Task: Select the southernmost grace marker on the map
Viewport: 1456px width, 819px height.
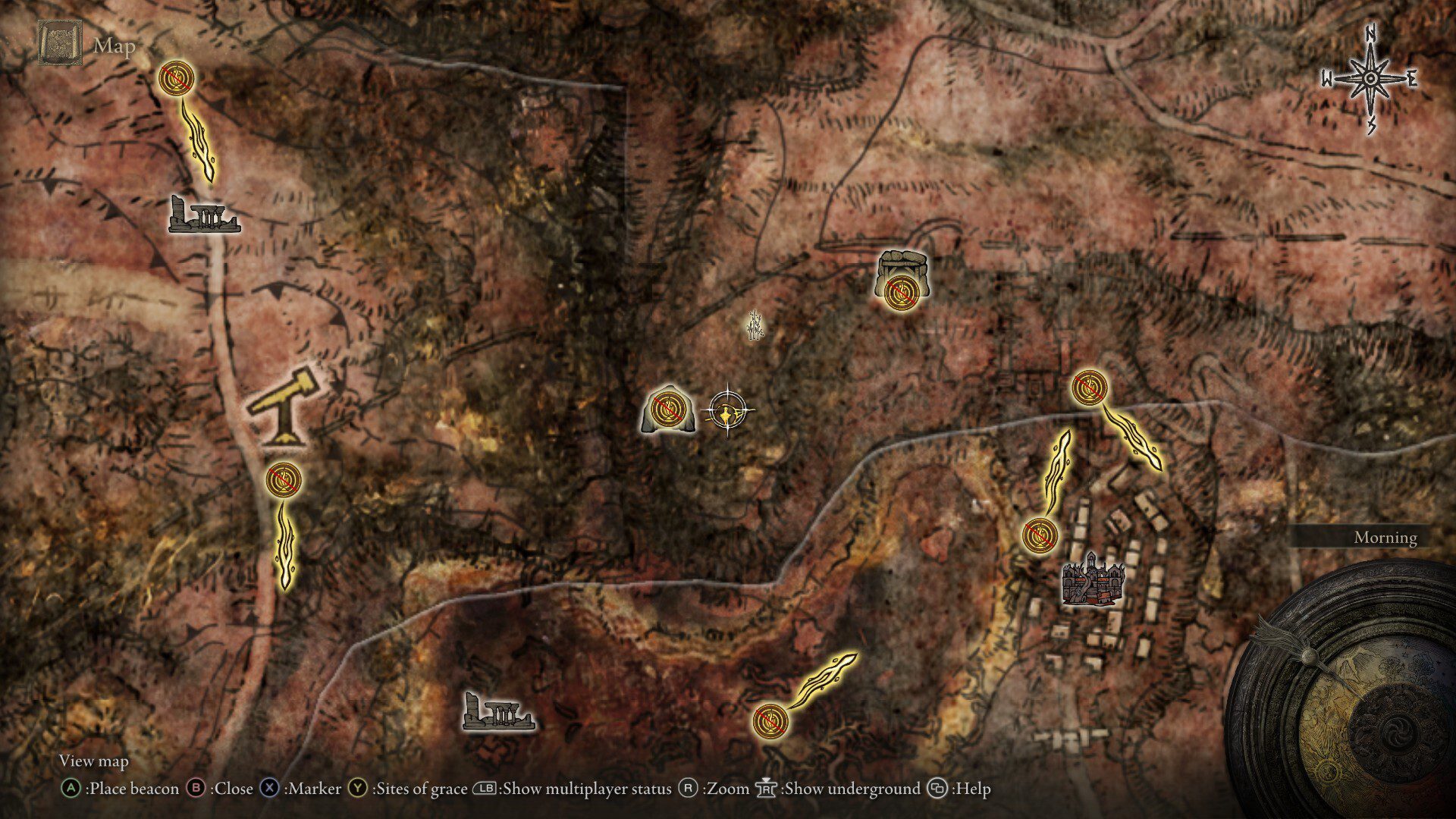Action: pos(770,720)
